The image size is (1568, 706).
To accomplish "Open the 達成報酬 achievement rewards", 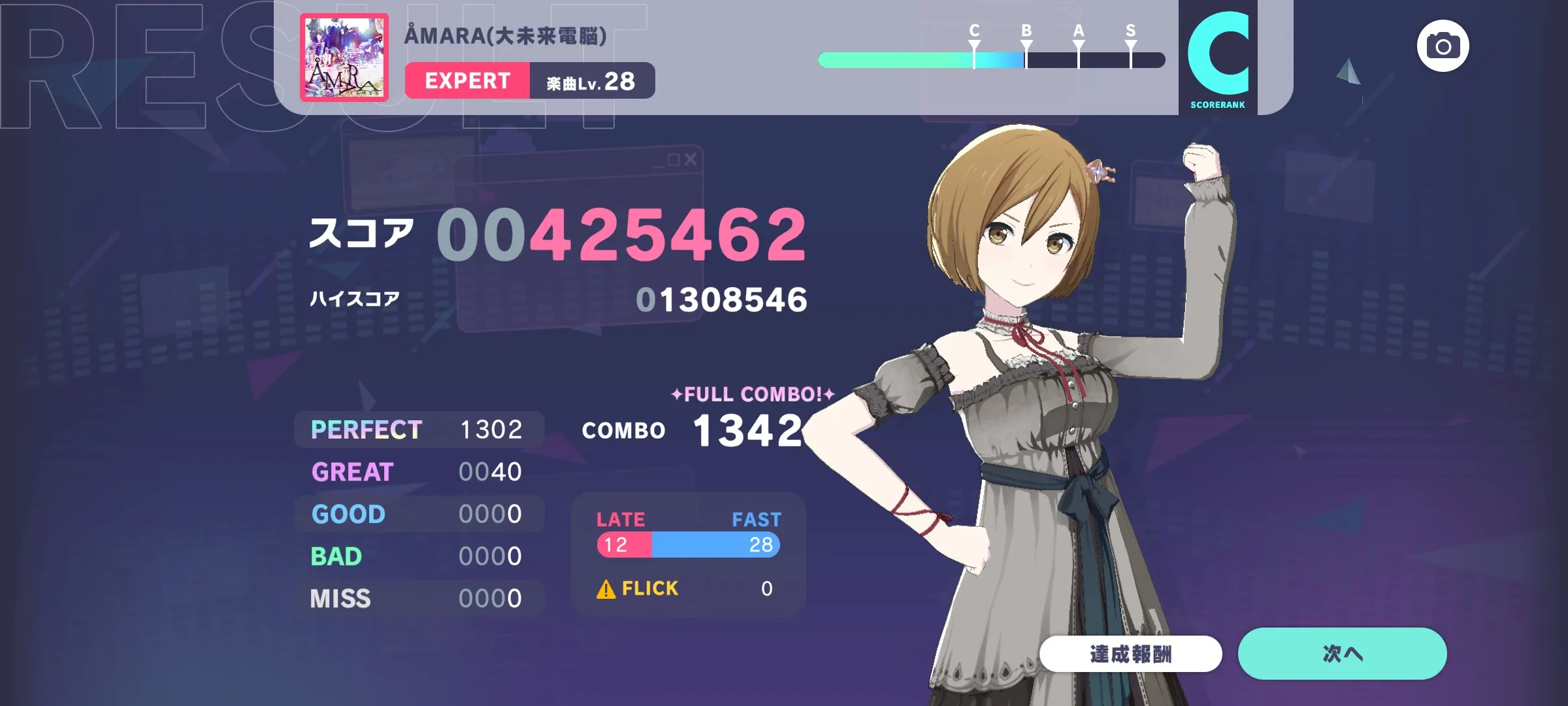I will click(1130, 653).
